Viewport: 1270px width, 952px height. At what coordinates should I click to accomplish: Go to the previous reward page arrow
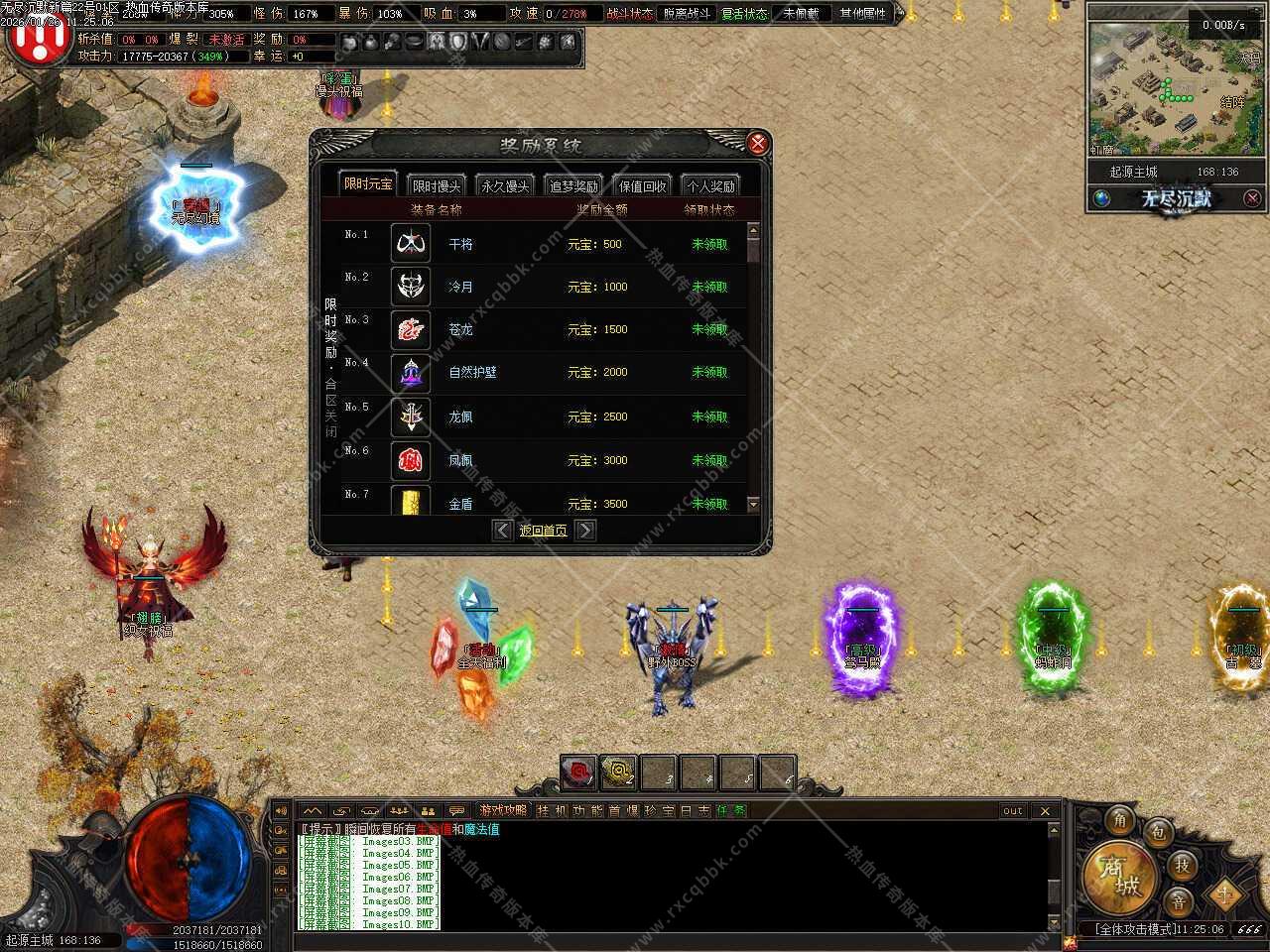[x=503, y=531]
